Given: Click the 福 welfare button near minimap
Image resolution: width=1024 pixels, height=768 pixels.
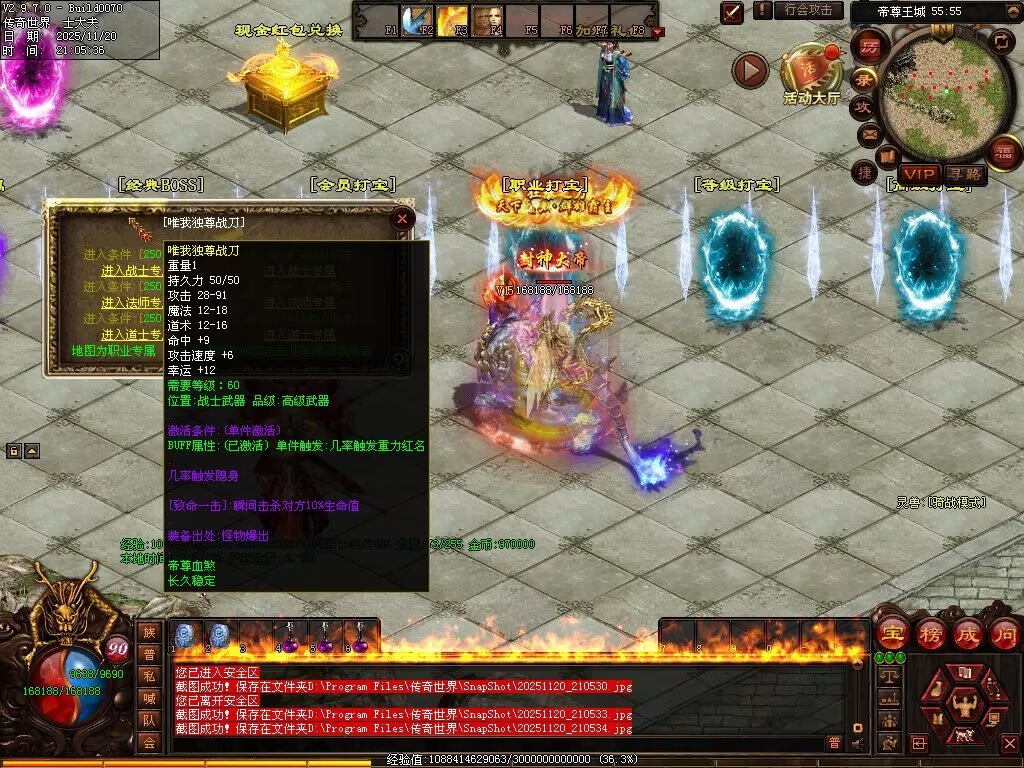Looking at the screenshot, I should coord(1003,153).
